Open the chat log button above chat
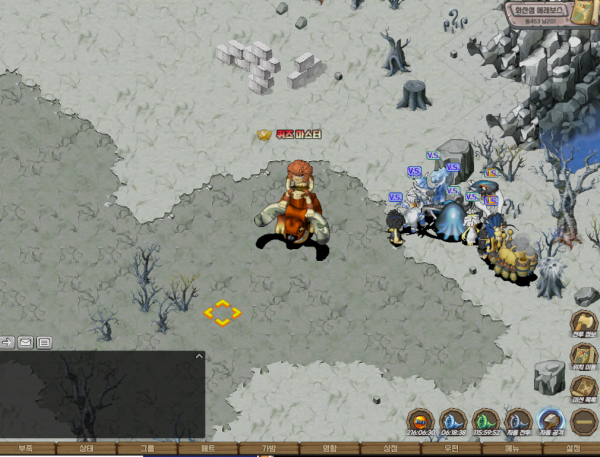 (x=44, y=342)
